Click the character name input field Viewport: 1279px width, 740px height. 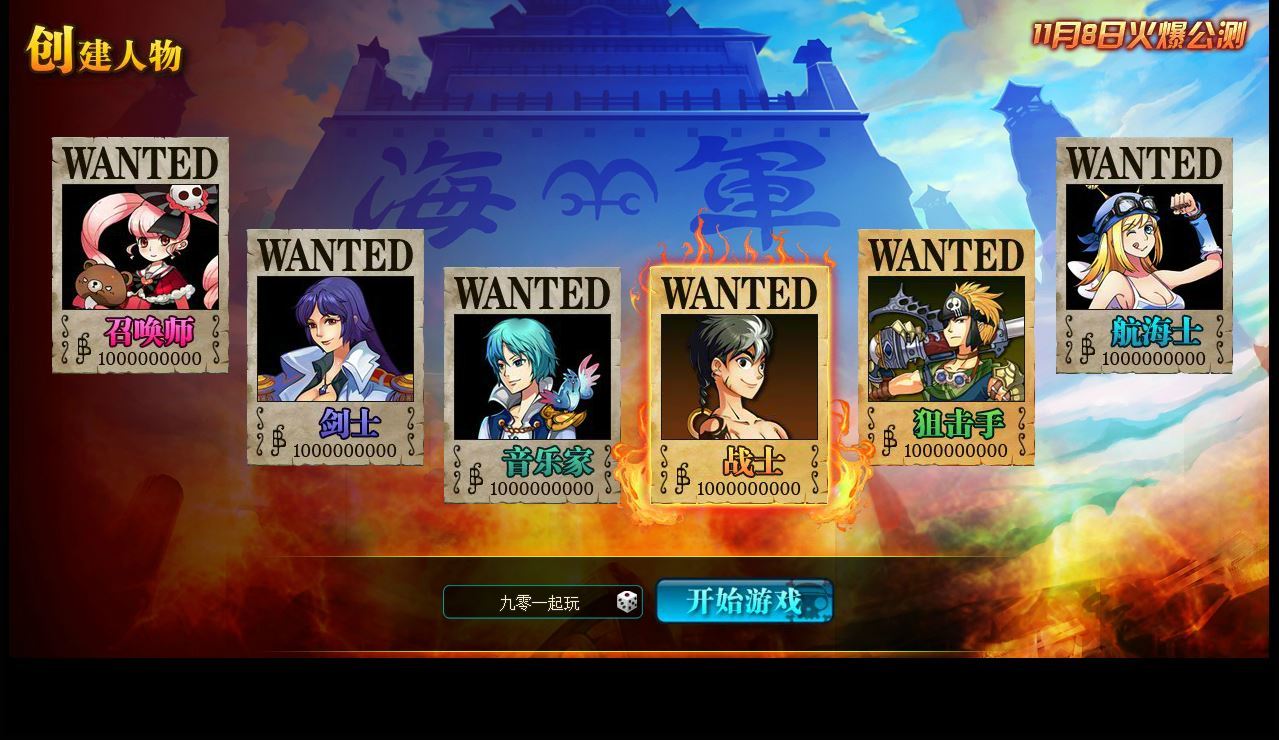point(530,602)
